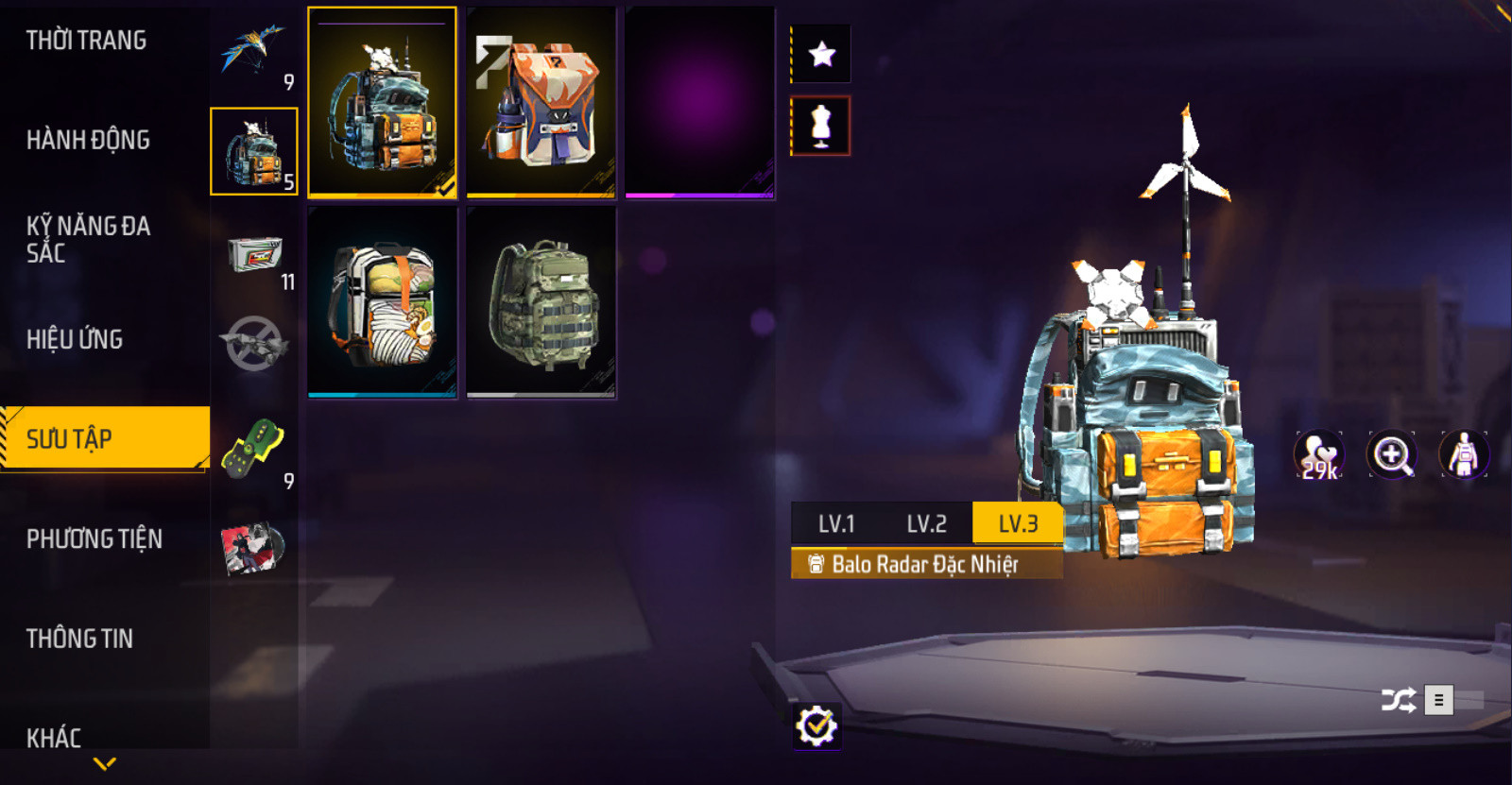
Task: Click the star favorites filter button
Action: [821, 54]
